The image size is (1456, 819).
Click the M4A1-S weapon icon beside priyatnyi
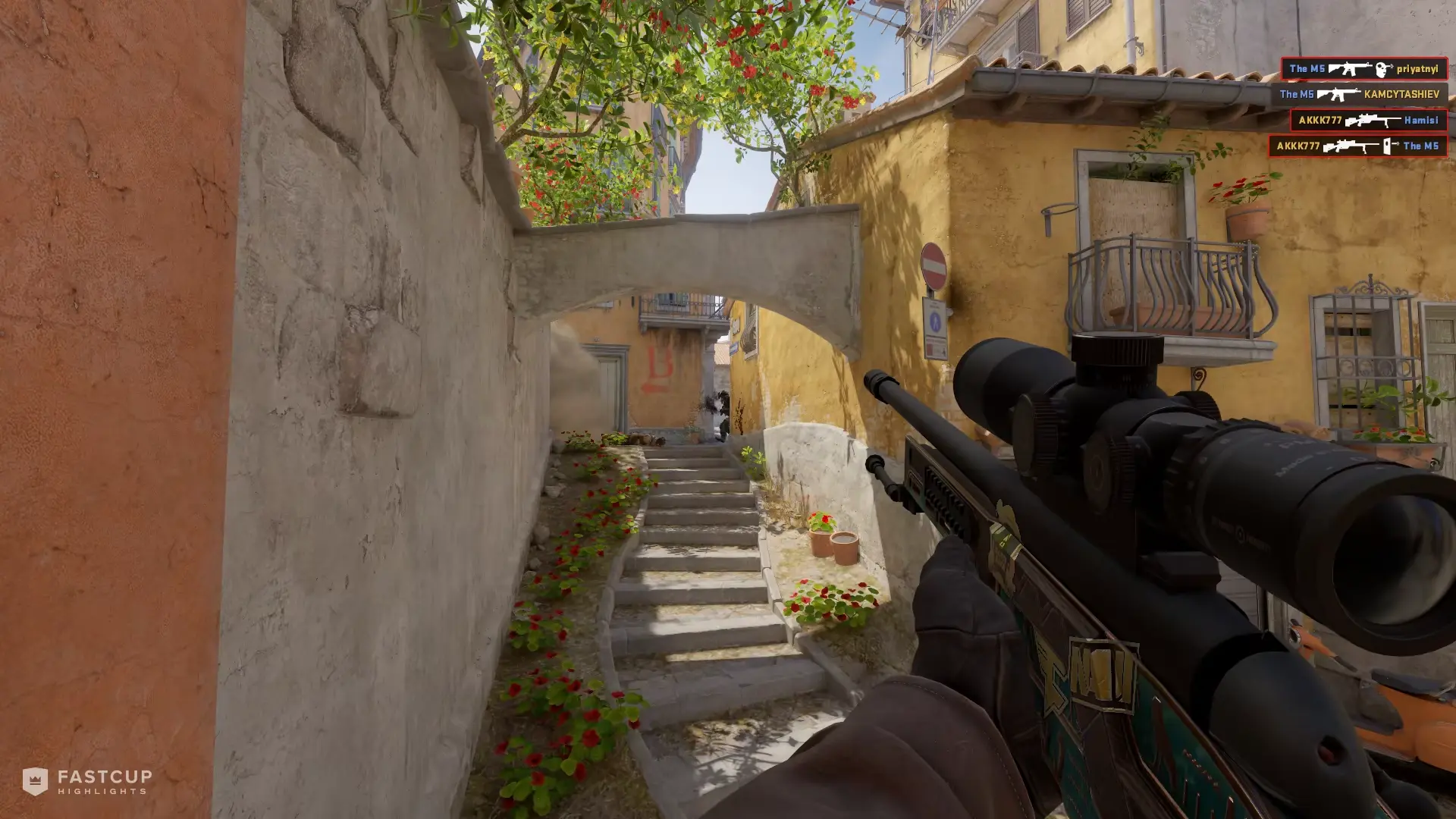(x=1351, y=69)
